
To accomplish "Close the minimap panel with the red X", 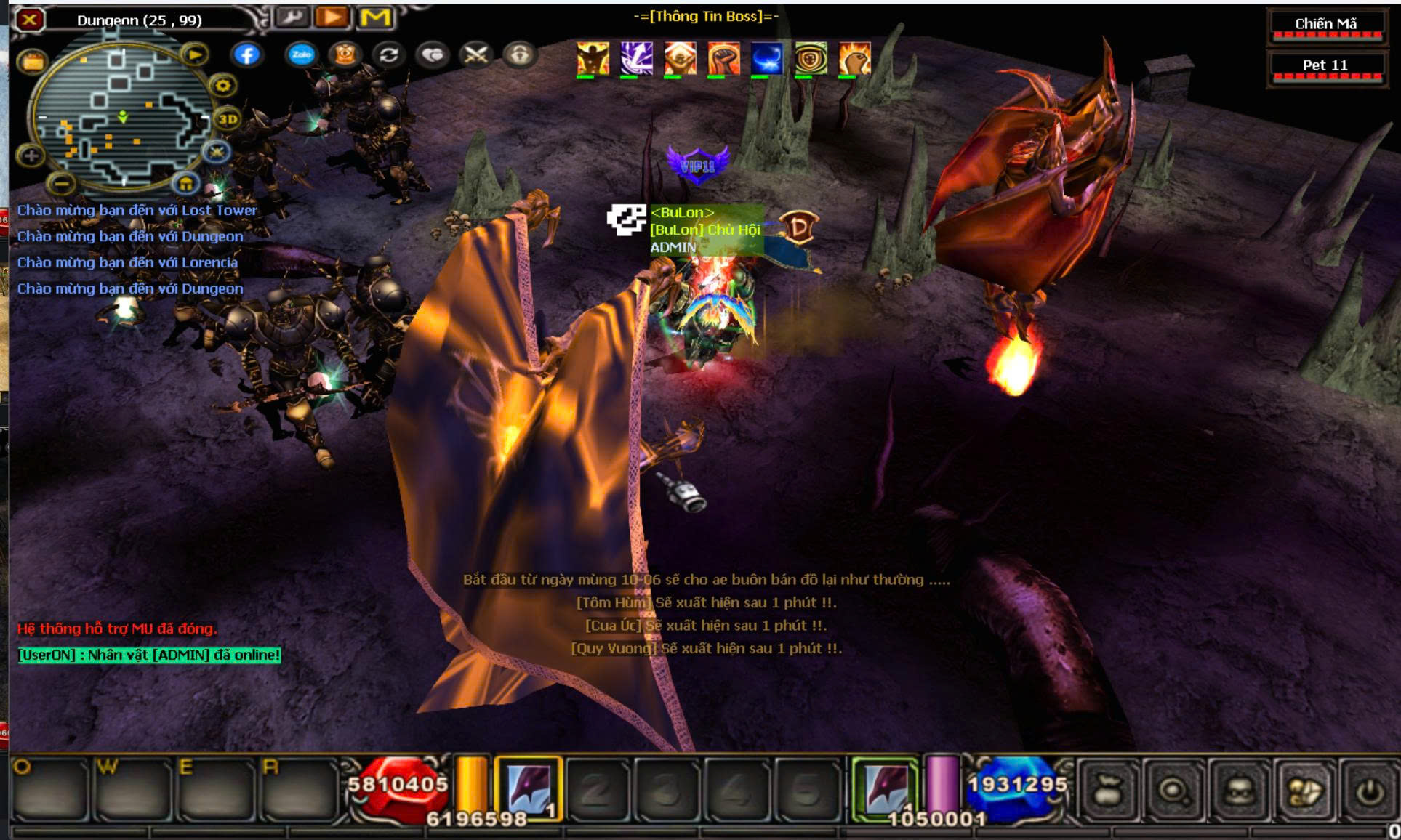I will pos(29,20).
